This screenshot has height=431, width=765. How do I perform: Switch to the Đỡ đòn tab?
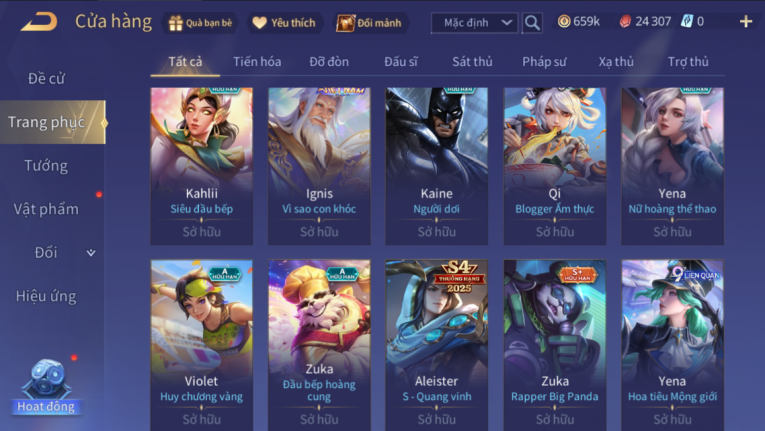coord(329,62)
